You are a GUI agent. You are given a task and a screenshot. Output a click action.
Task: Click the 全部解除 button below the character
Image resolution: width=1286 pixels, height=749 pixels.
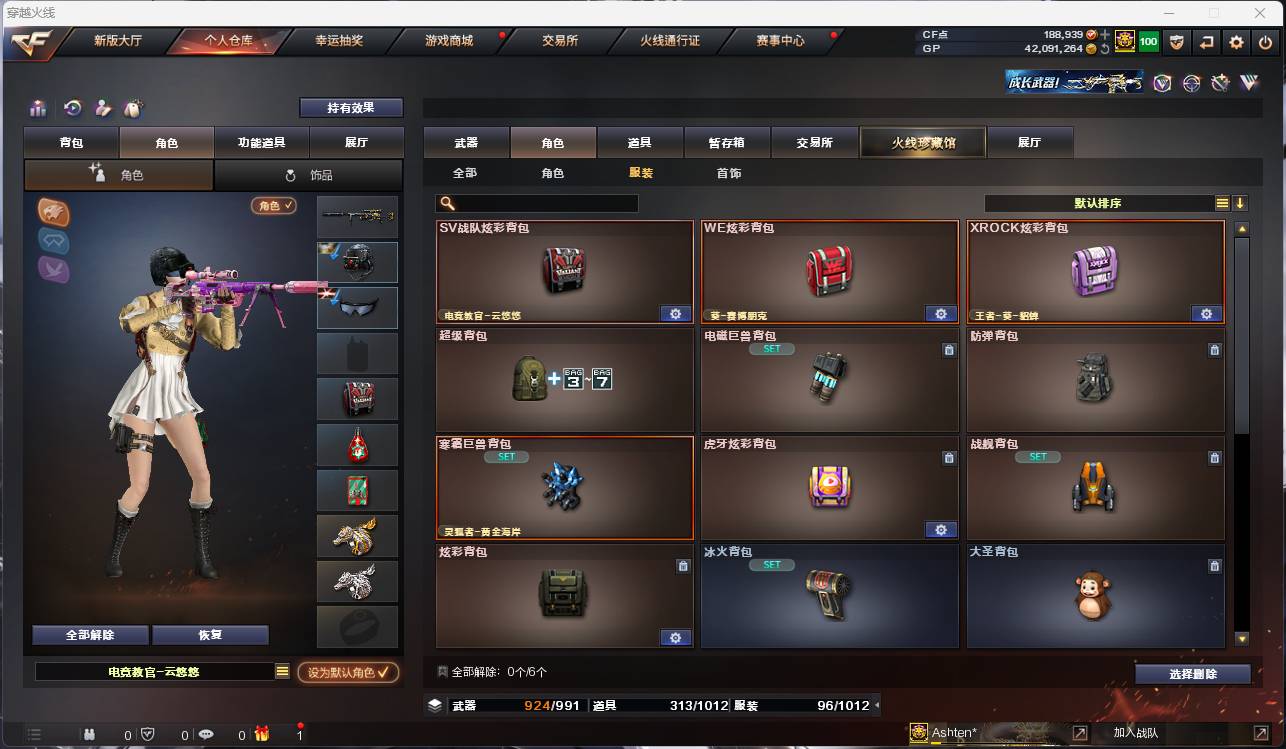coord(91,634)
